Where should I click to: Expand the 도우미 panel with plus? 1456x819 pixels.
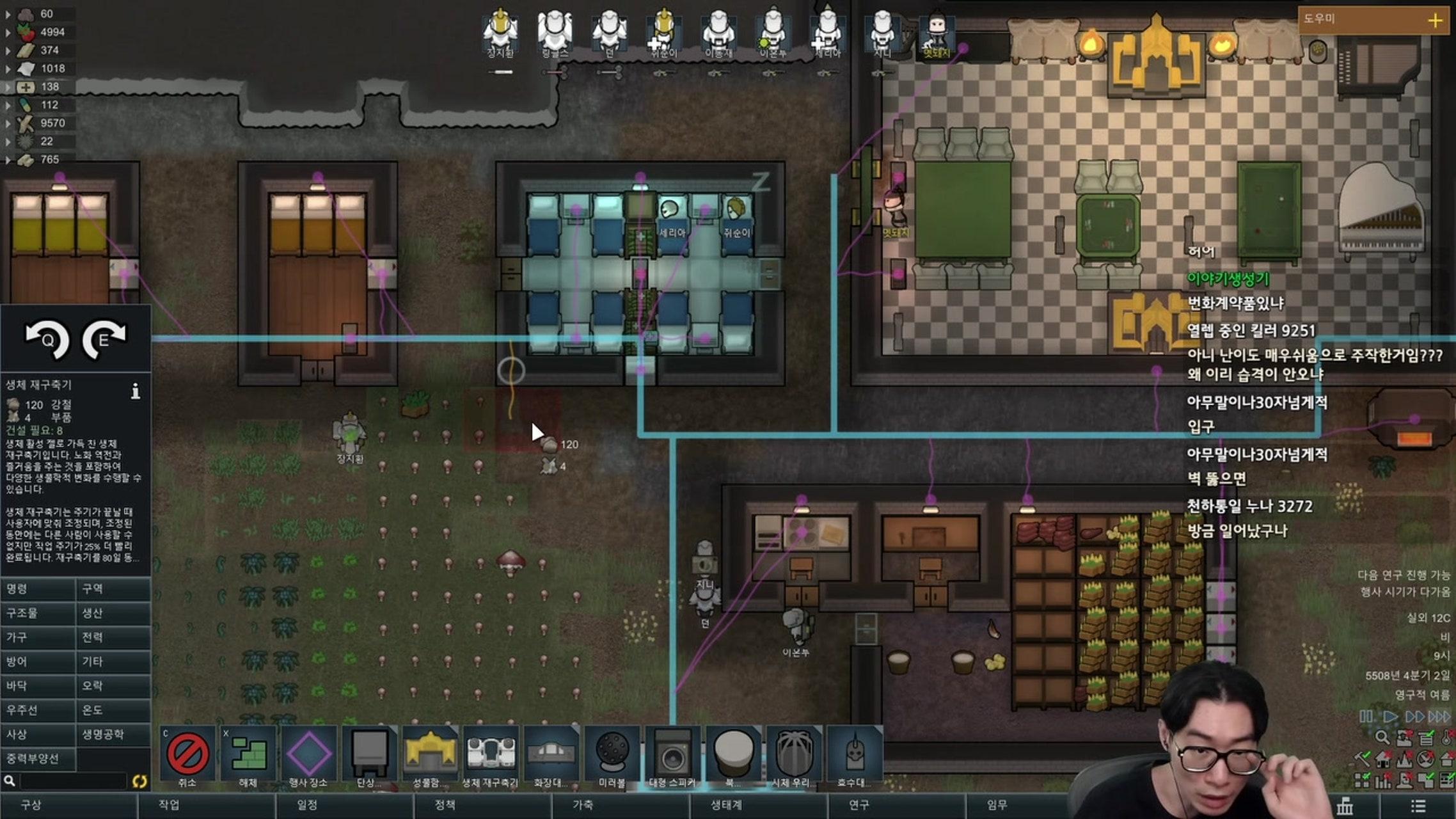pyautogui.click(x=1436, y=20)
